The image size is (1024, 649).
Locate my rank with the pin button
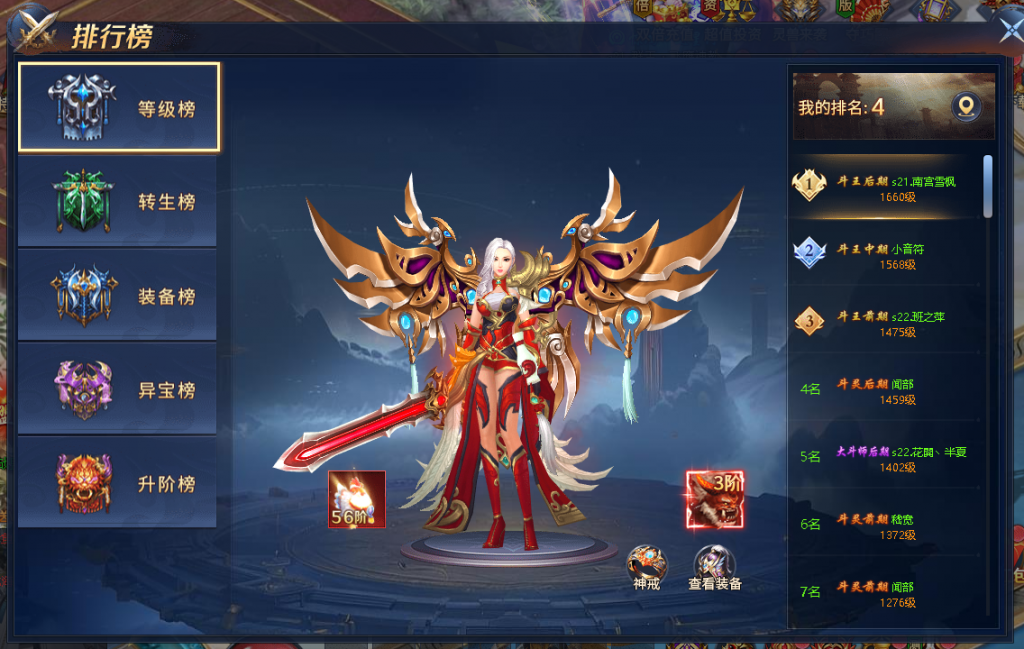click(965, 106)
